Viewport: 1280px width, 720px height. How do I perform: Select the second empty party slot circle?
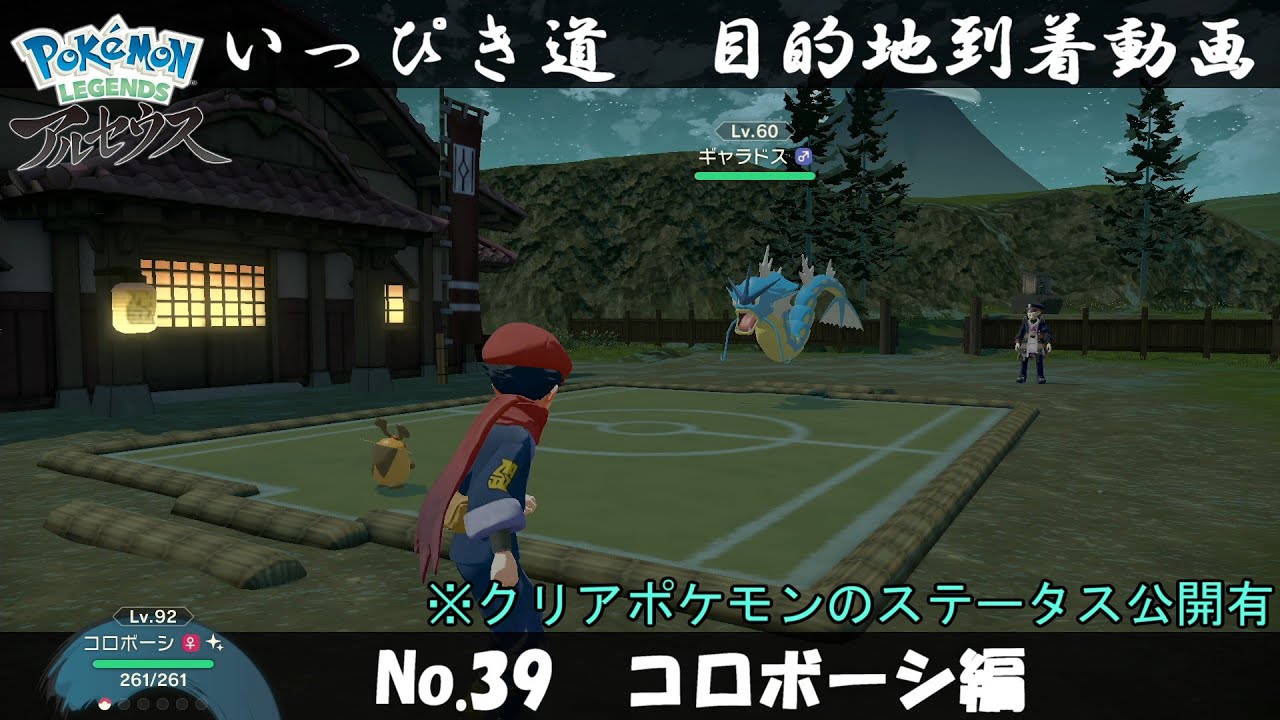click(124, 703)
